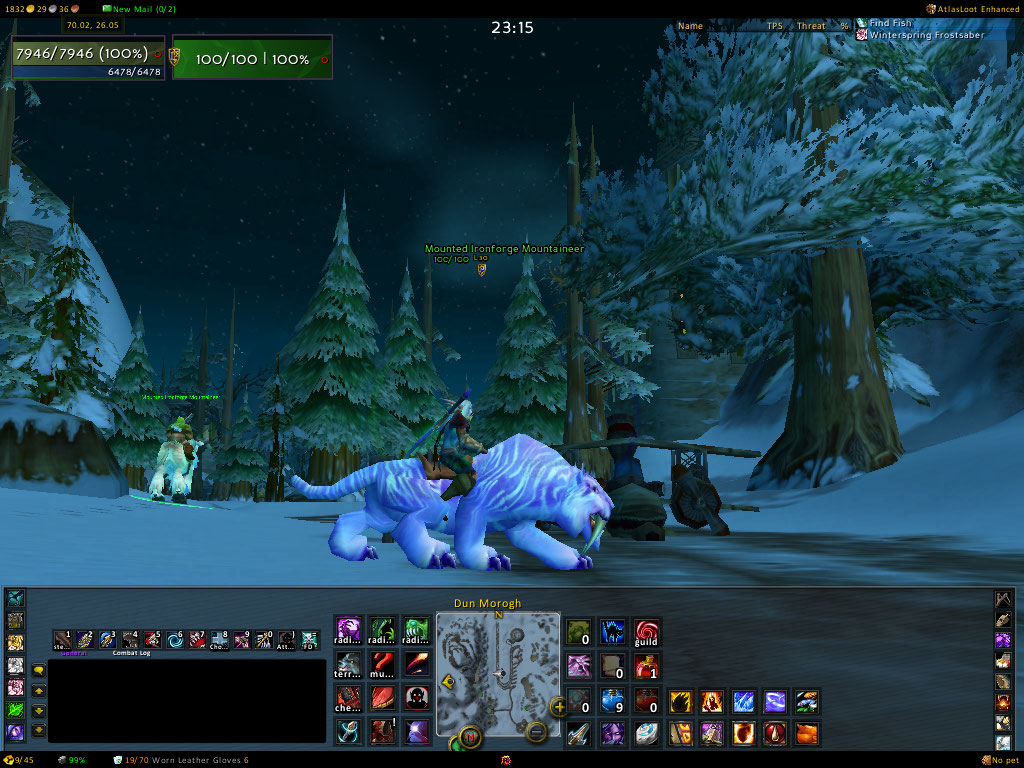1024x768 pixels.
Task: Click the minimap zoom-out minus button
Action: point(536,731)
